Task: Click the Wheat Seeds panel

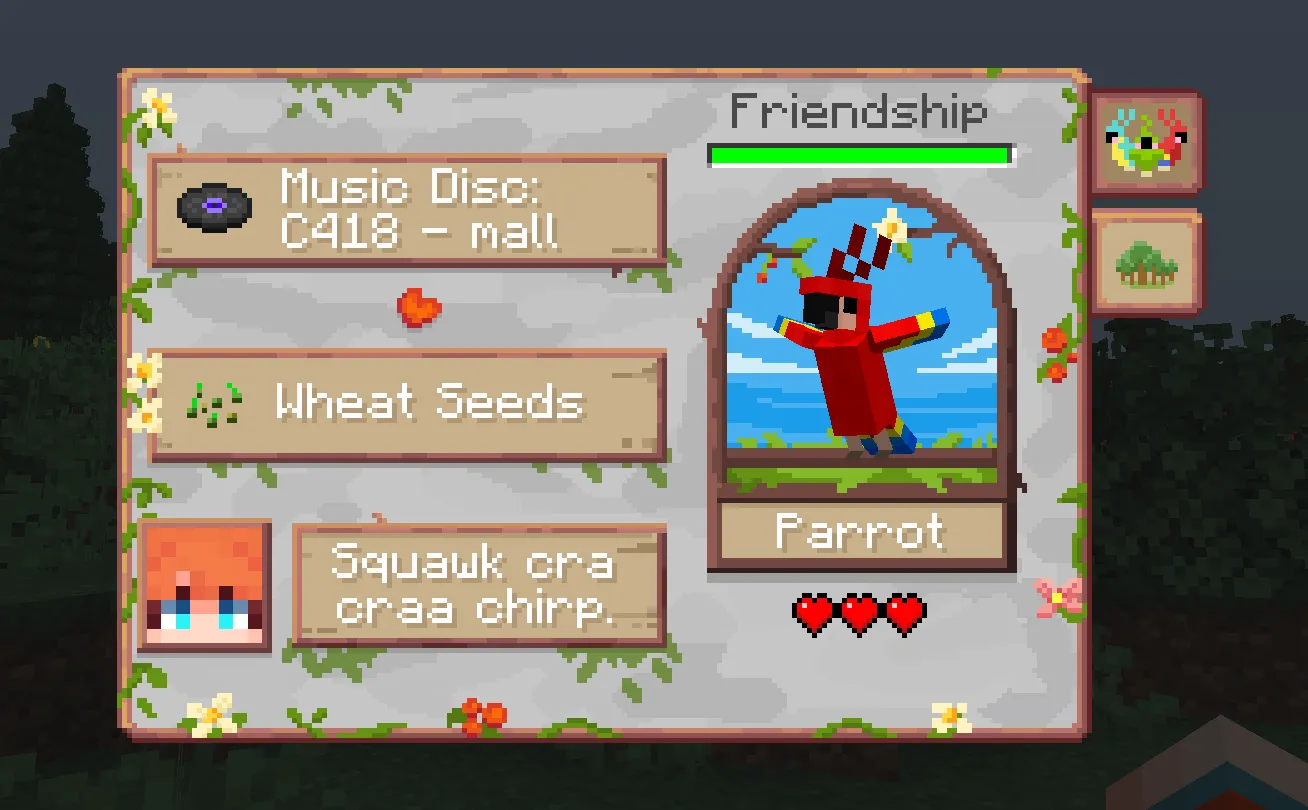Action: click(410, 402)
